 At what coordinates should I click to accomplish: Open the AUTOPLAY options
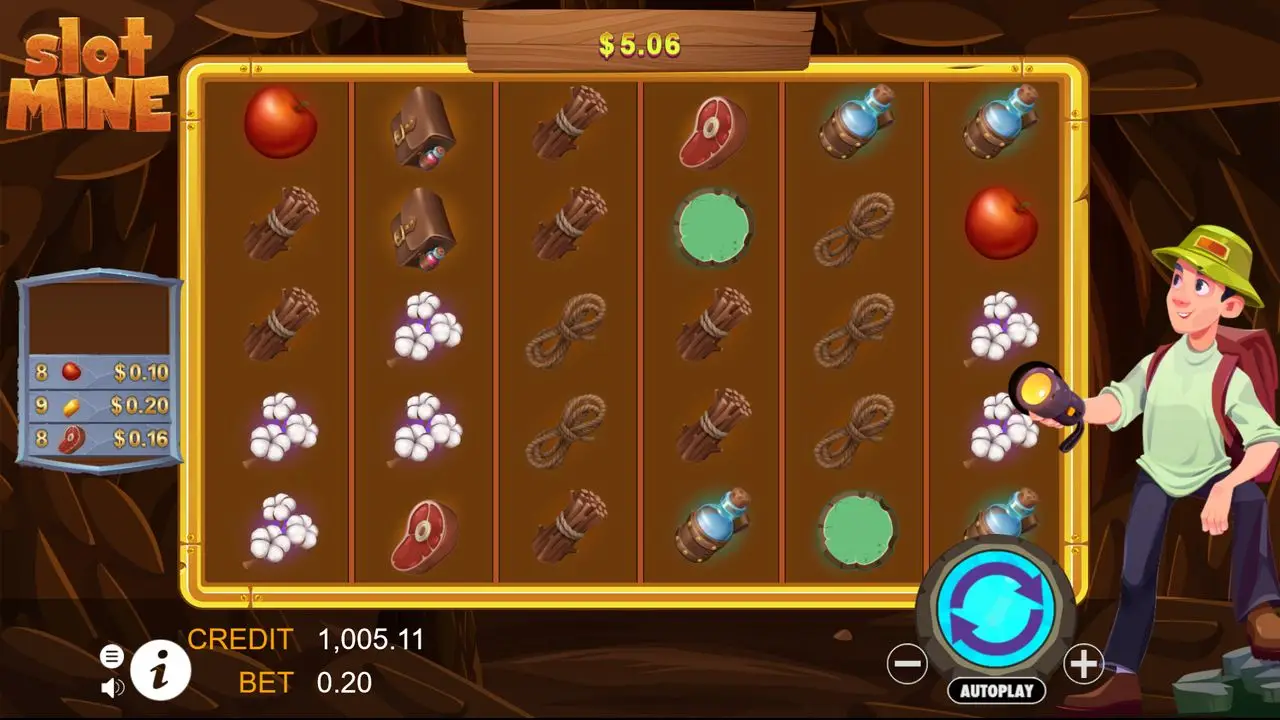996,690
